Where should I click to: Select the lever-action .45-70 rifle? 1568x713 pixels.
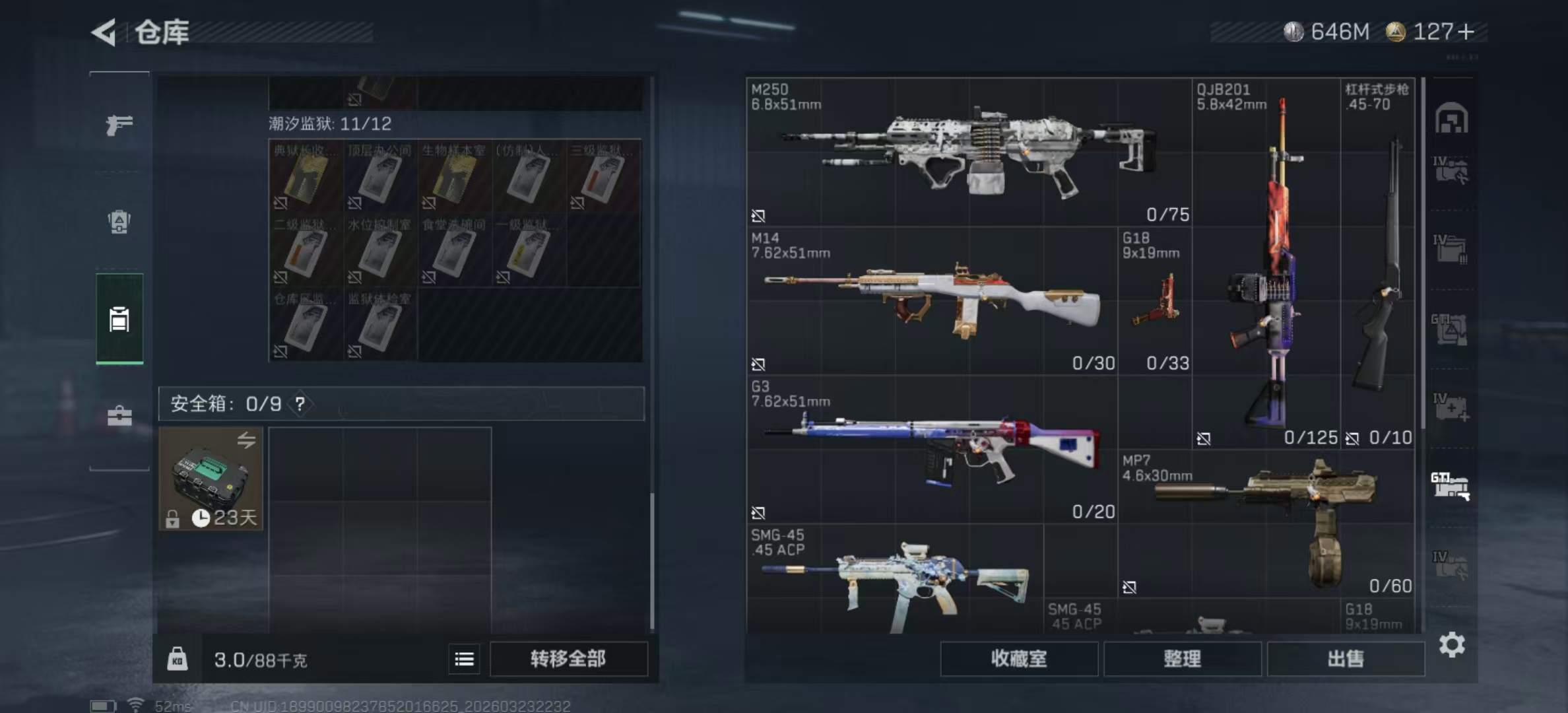point(1378,264)
